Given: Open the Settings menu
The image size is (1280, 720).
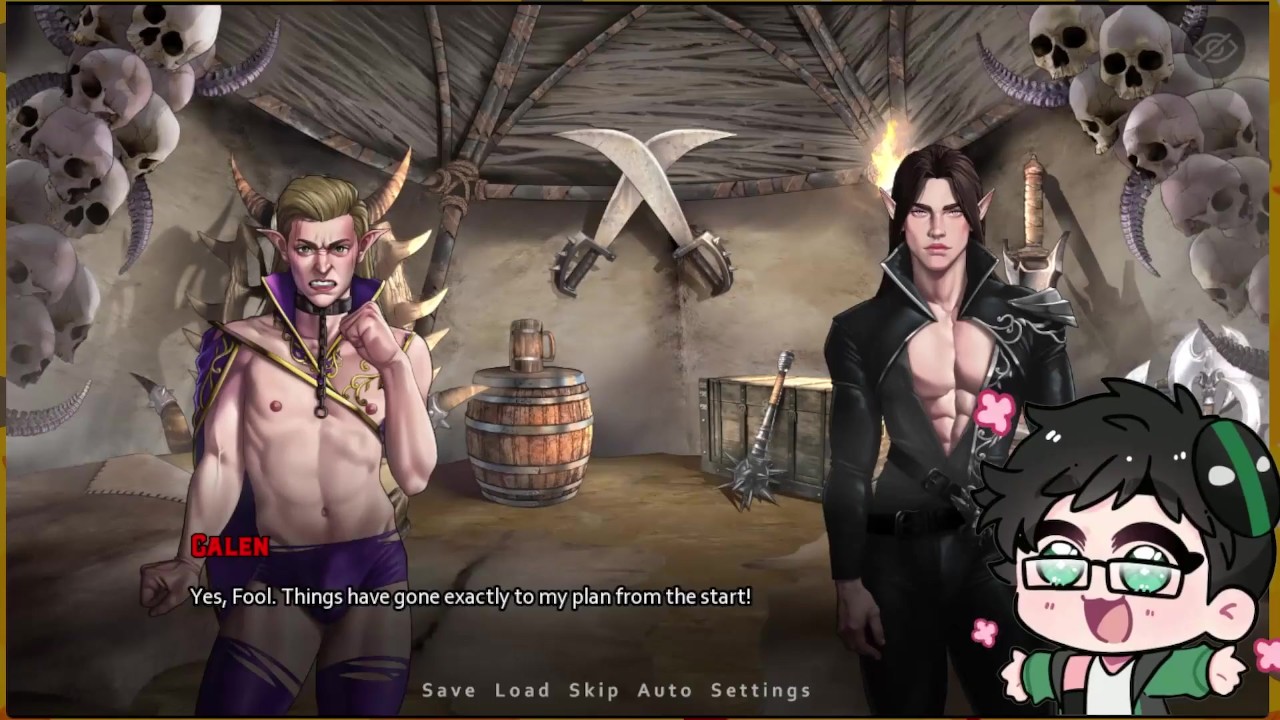Looking at the screenshot, I should pyautogui.click(x=761, y=690).
